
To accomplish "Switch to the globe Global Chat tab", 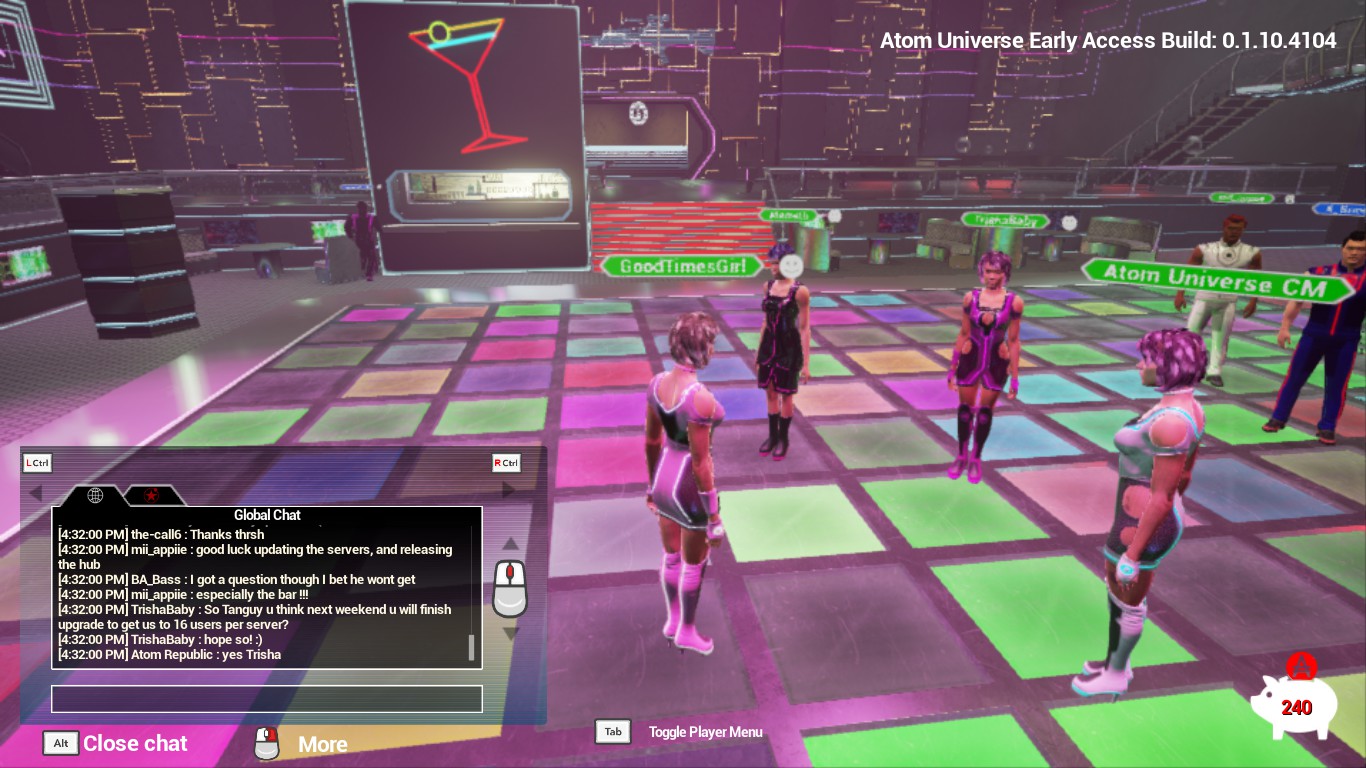I will coord(95,495).
